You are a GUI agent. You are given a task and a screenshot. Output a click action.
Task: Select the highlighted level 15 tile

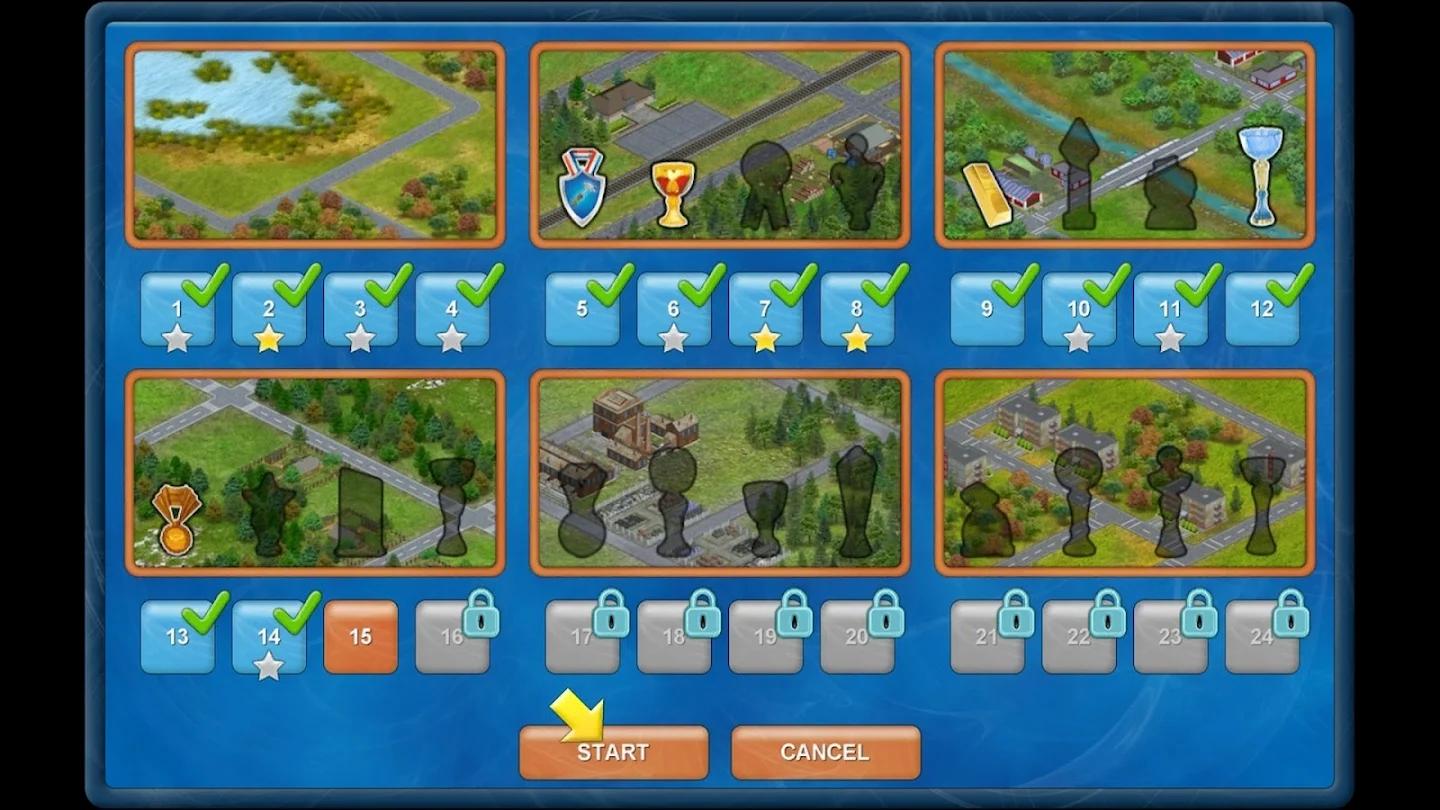(360, 637)
